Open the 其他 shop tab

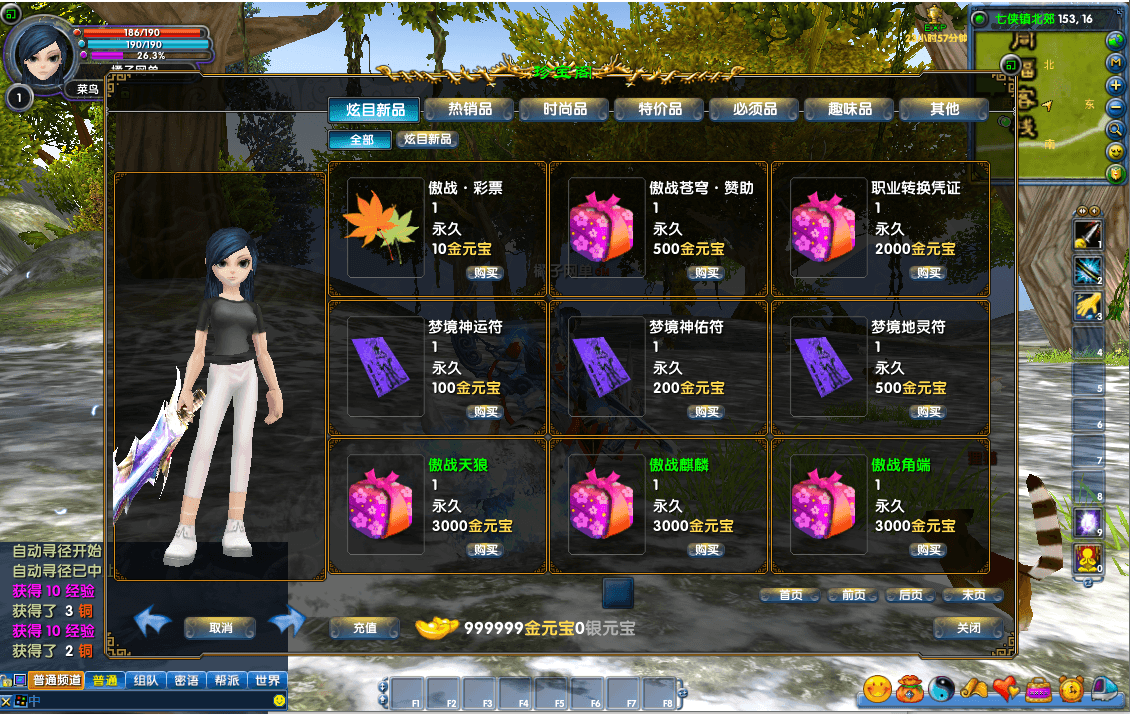click(x=943, y=109)
